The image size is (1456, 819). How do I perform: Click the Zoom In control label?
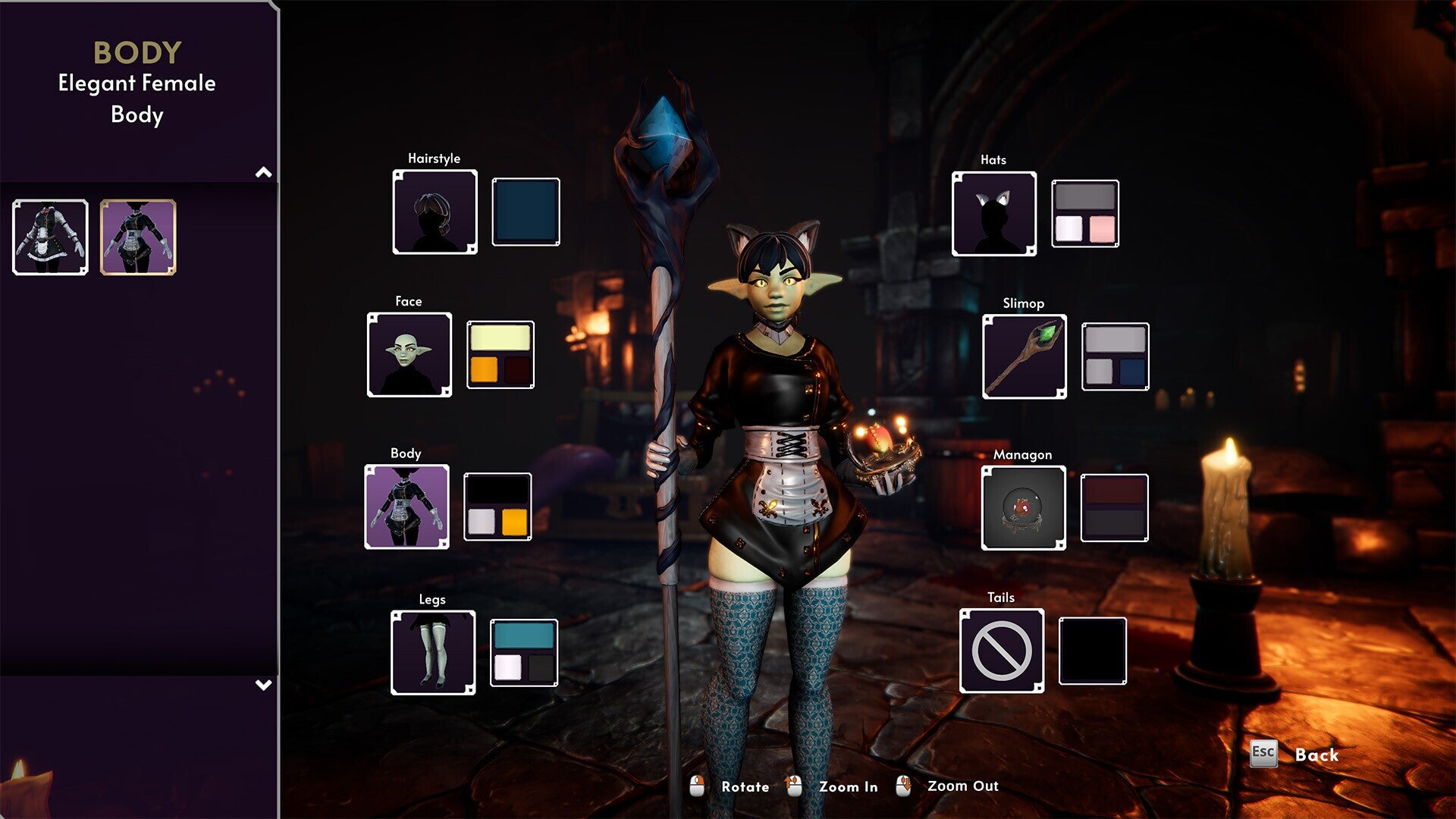(x=849, y=787)
